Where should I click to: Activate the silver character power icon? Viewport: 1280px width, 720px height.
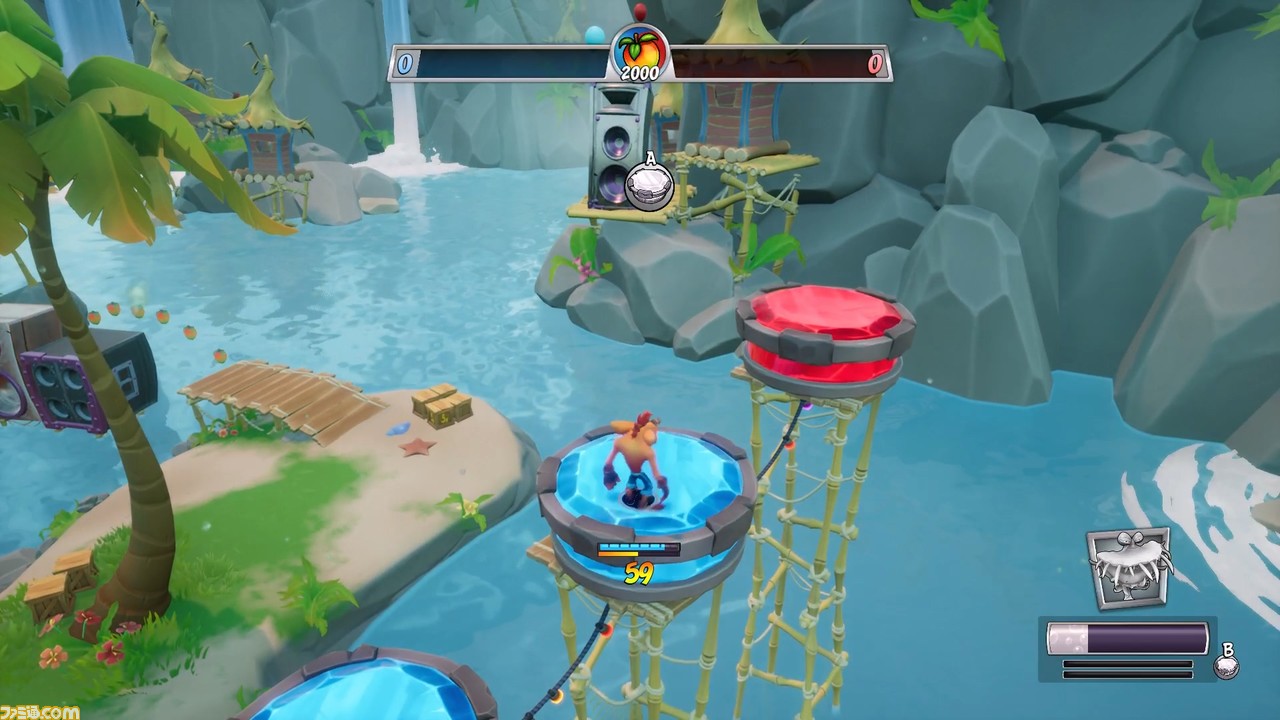click(x=1129, y=567)
